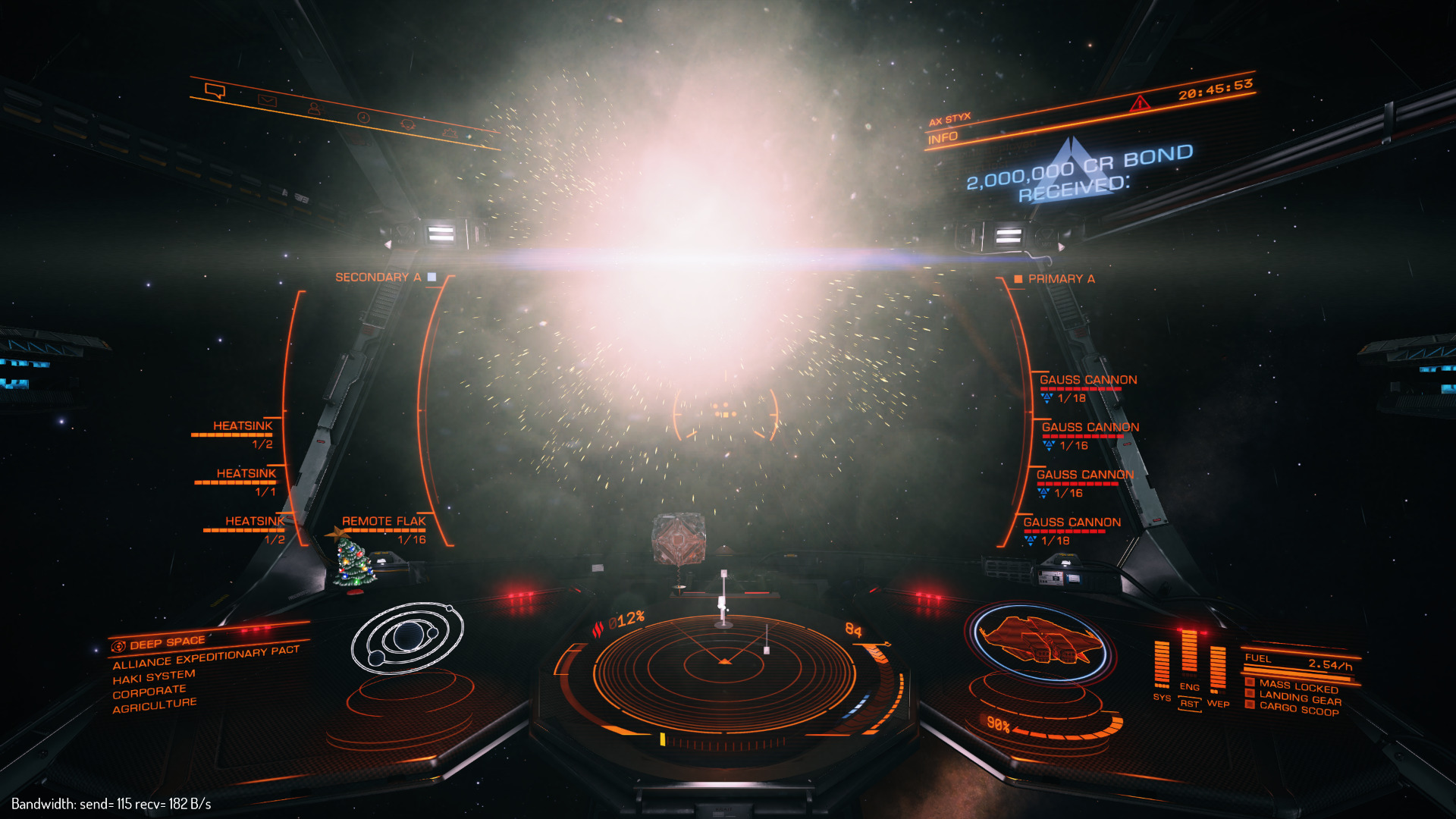Switch to the contacts people tab
The width and height of the screenshot is (1456, 819).
coord(314,108)
